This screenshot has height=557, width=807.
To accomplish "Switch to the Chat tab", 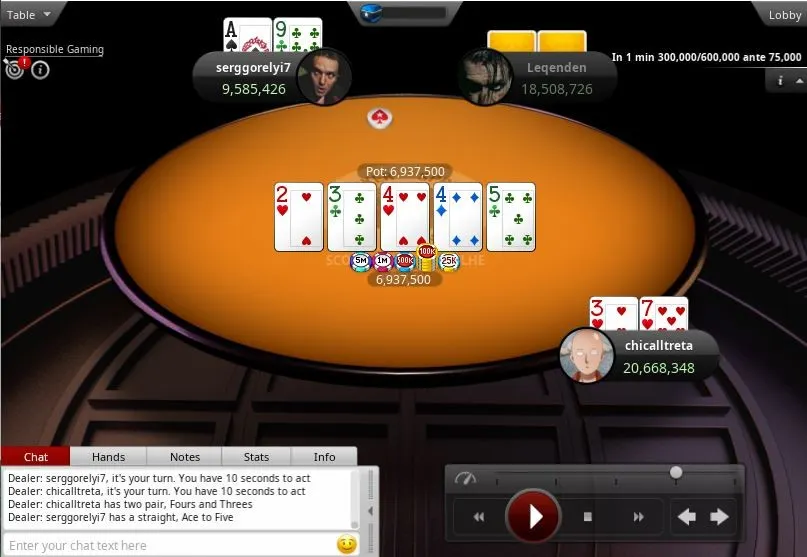I will pyautogui.click(x=36, y=457).
